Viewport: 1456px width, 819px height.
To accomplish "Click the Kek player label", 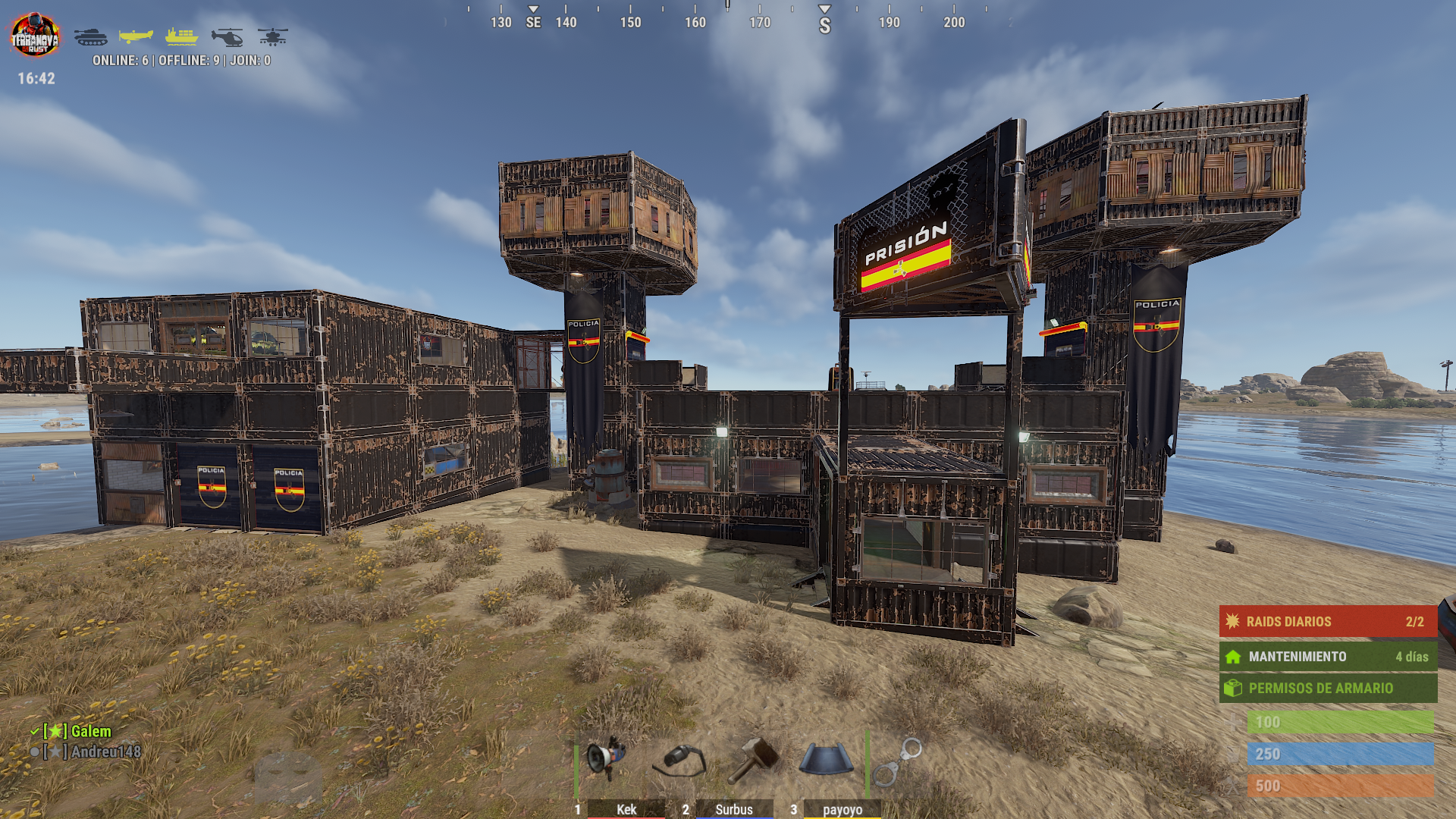I will coord(626,809).
